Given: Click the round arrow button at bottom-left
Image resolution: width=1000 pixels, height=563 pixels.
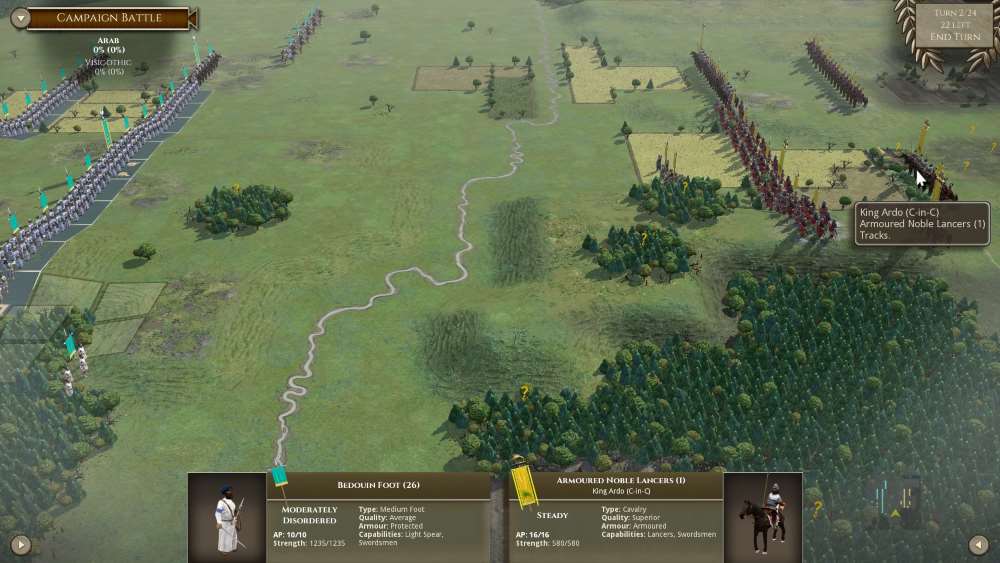Looking at the screenshot, I should (20, 545).
